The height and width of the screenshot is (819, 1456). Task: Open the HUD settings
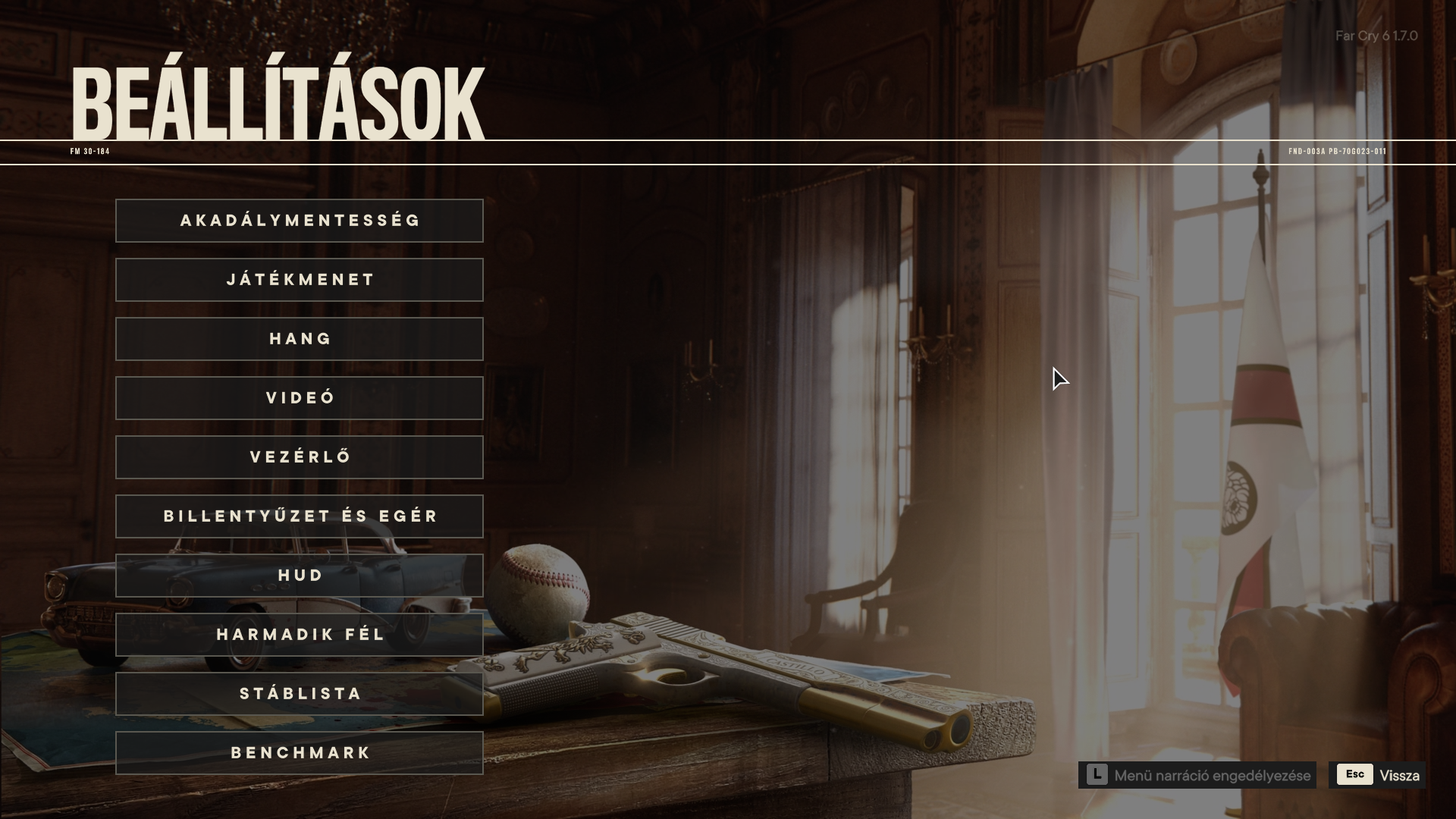click(300, 576)
